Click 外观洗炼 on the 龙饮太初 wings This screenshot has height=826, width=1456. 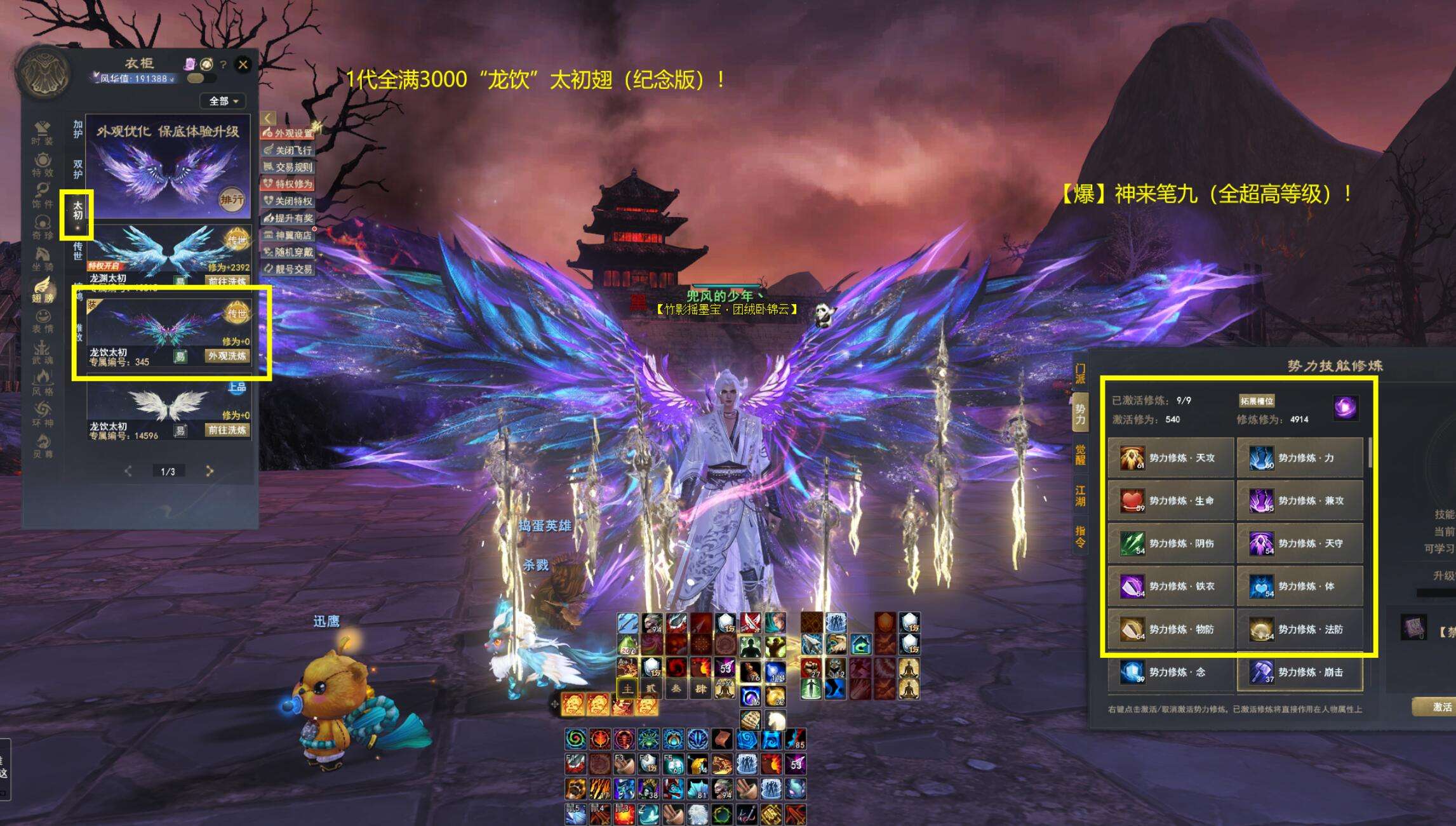pyautogui.click(x=227, y=356)
